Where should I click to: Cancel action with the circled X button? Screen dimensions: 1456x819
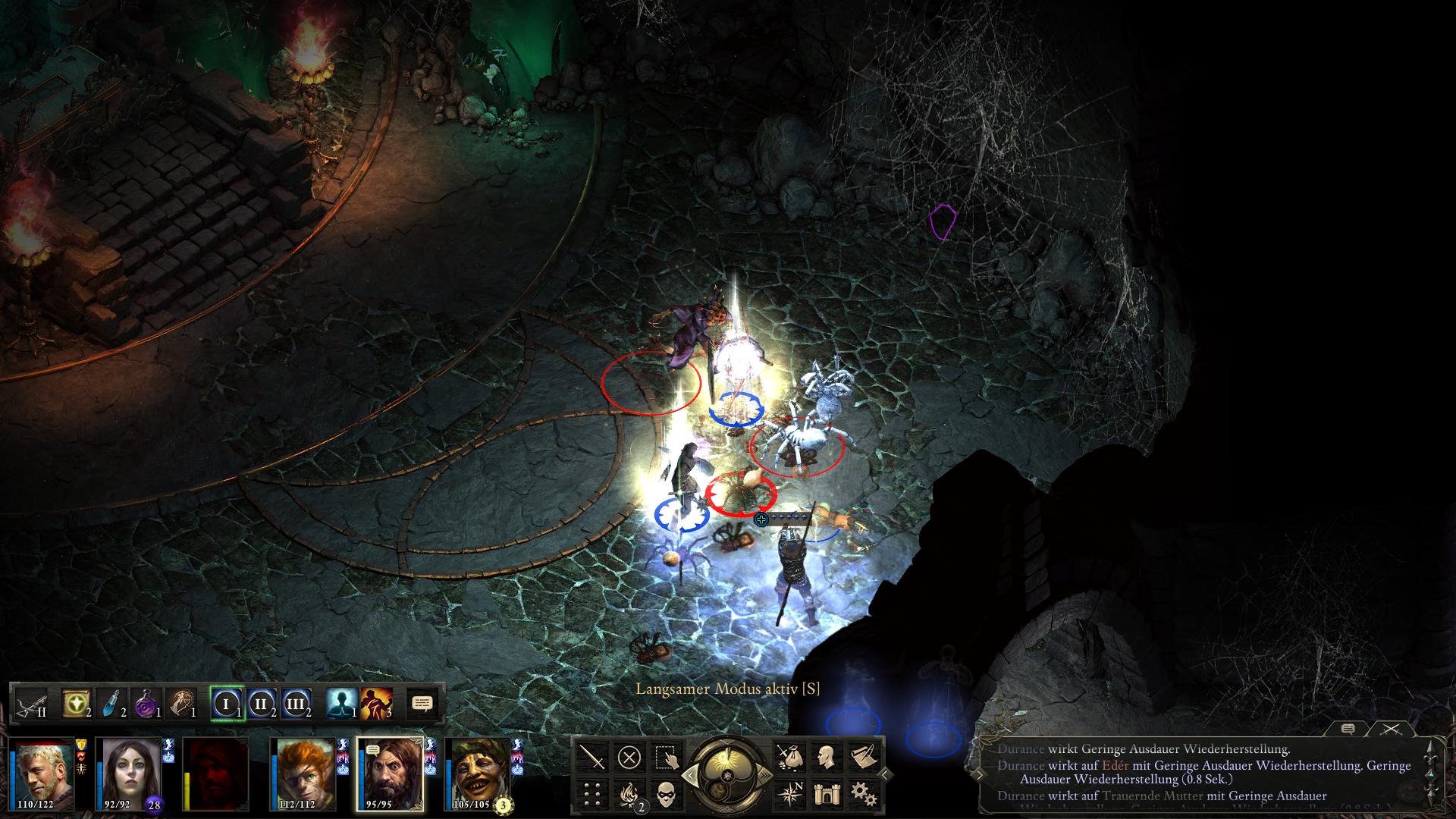point(629,756)
